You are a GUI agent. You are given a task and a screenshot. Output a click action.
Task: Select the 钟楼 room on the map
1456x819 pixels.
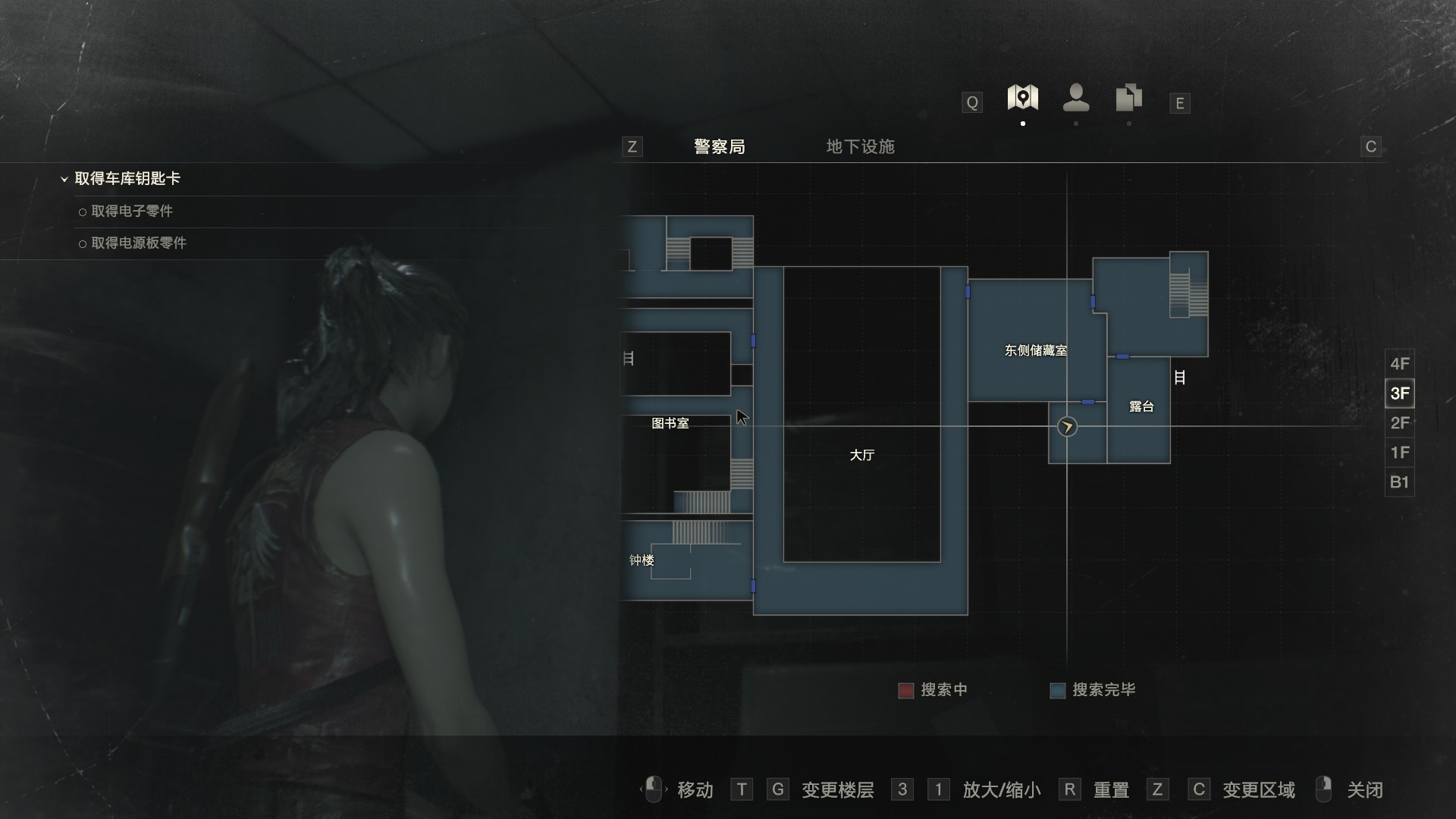(x=642, y=560)
